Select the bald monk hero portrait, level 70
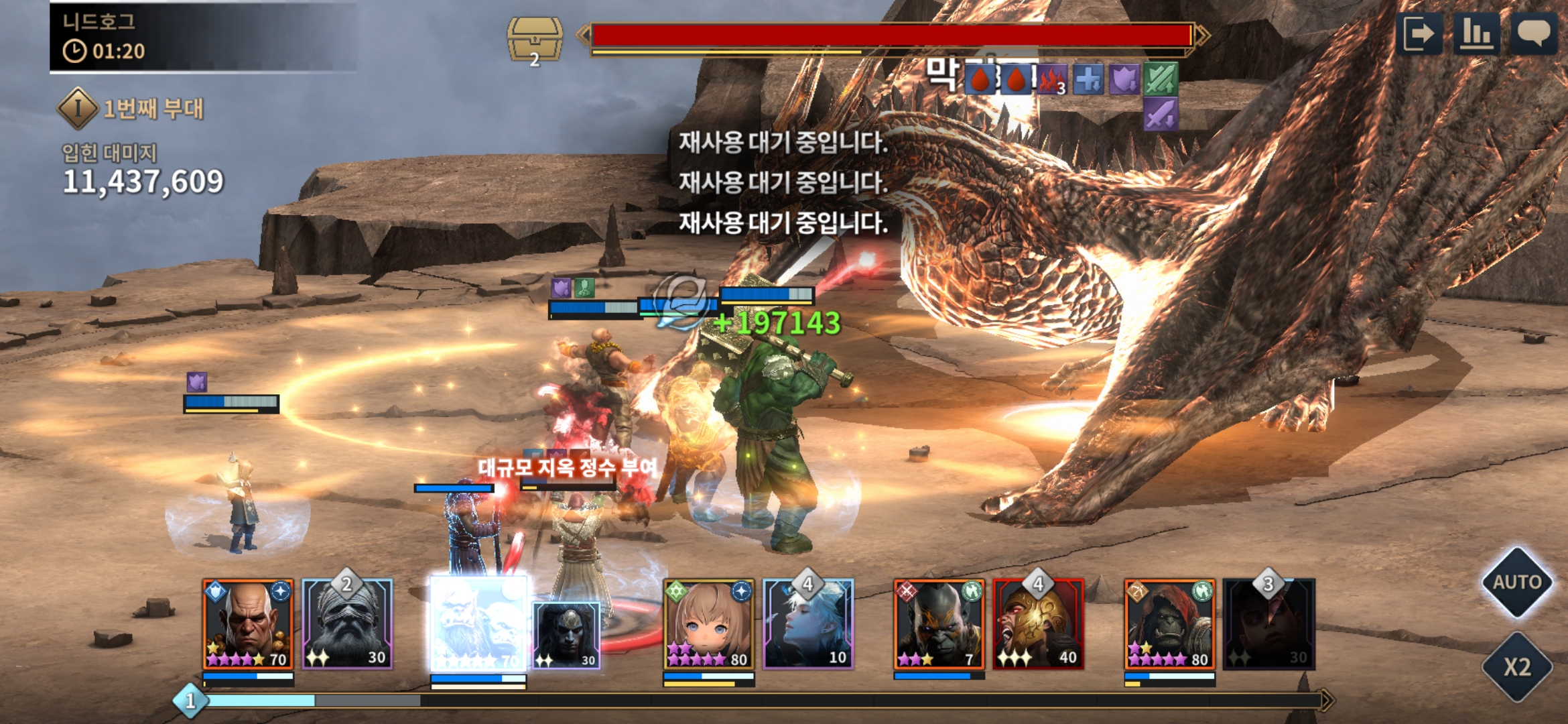The height and width of the screenshot is (724, 1568). pyautogui.click(x=248, y=624)
